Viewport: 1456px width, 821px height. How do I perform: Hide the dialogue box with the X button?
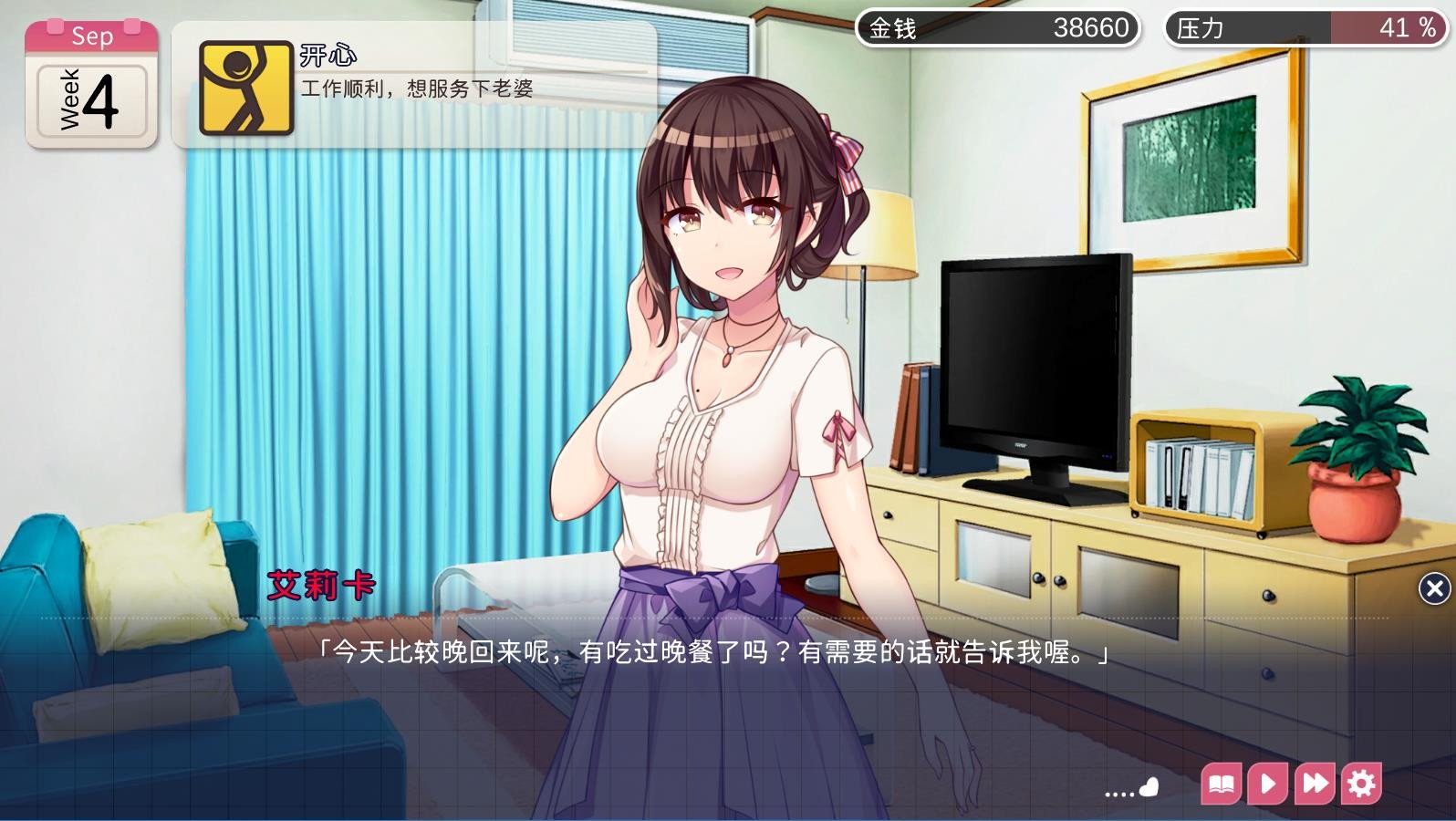(x=1434, y=589)
